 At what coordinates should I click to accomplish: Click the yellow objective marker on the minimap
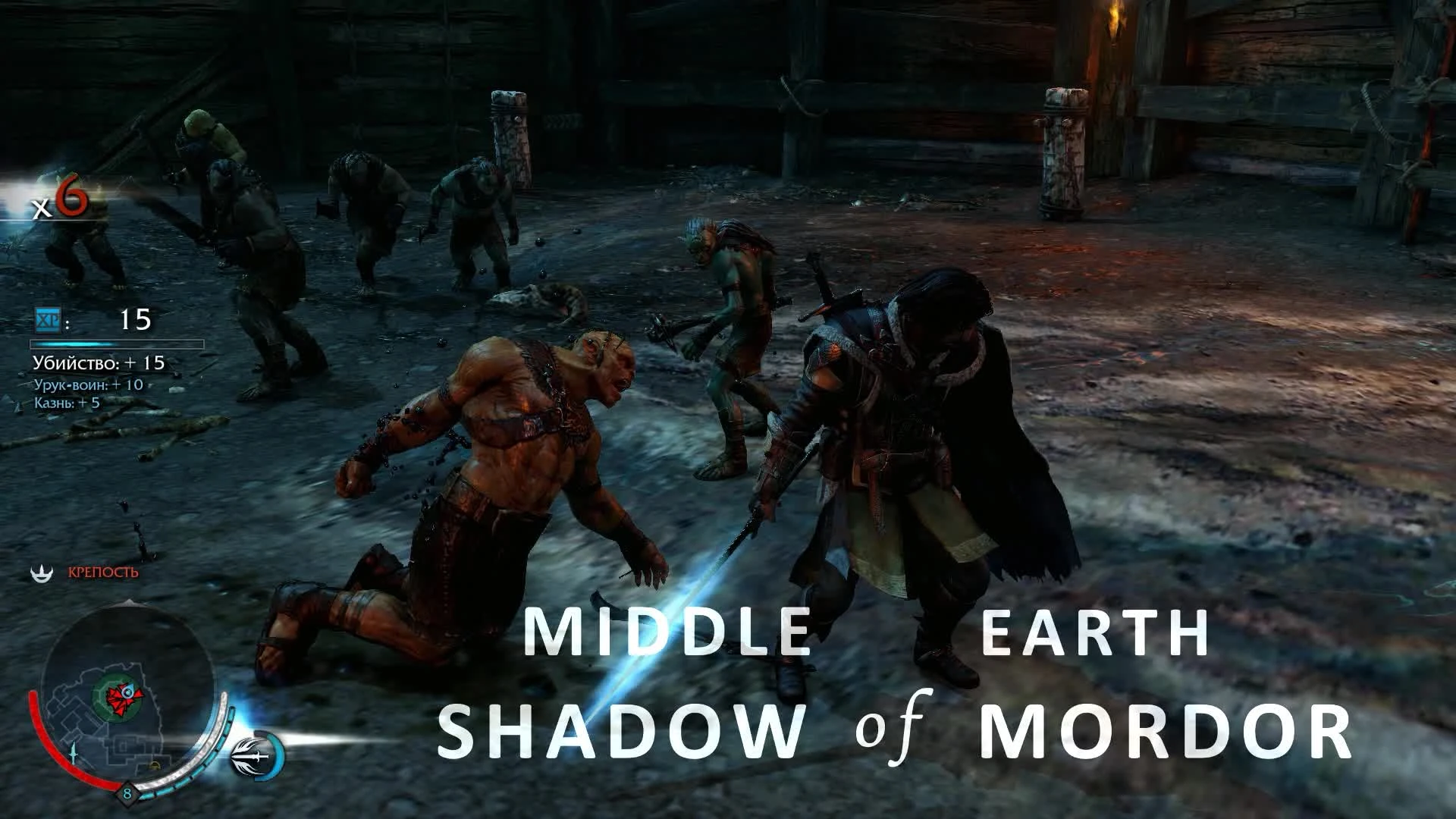154,764
